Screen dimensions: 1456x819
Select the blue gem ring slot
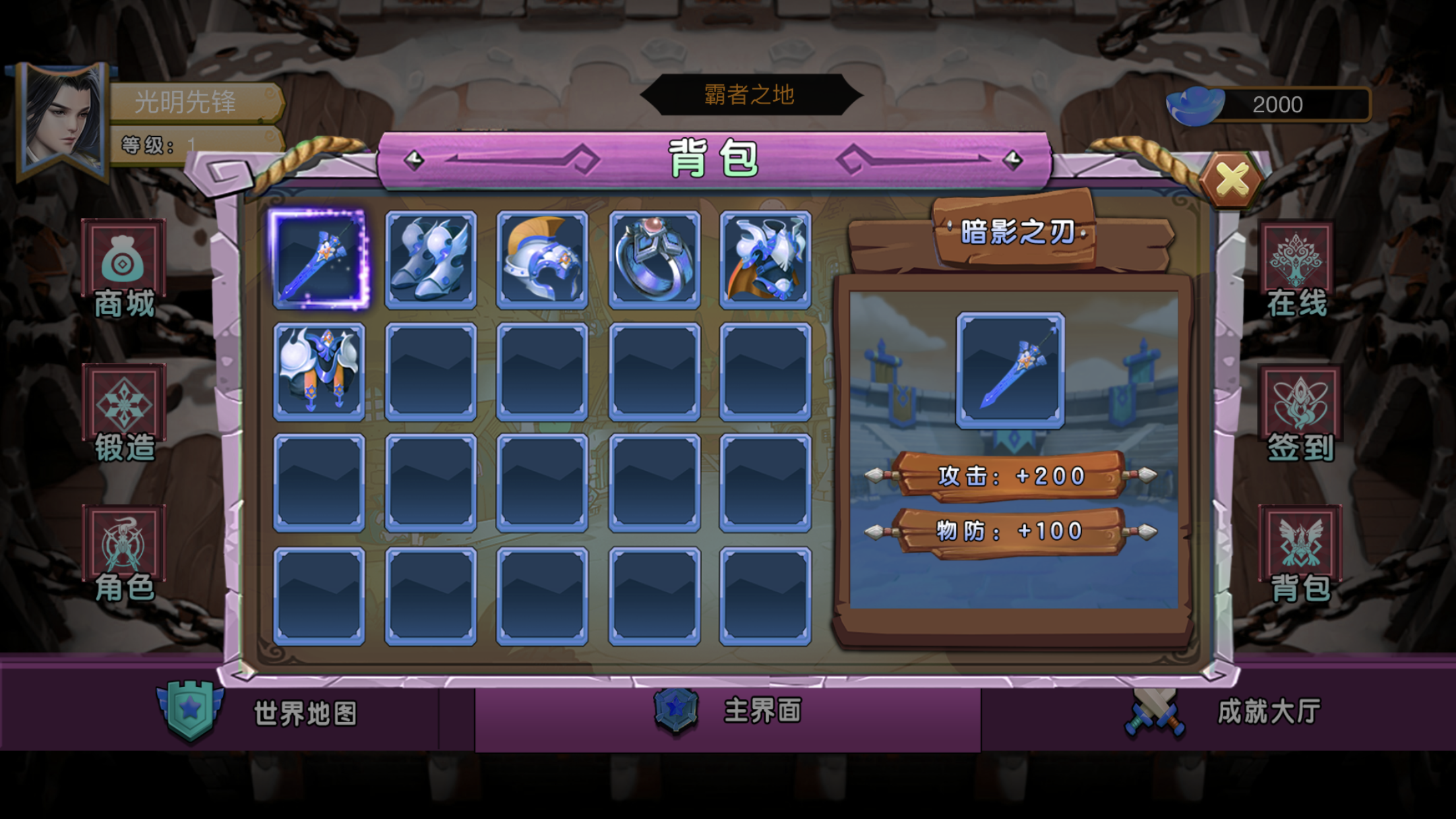[654, 260]
